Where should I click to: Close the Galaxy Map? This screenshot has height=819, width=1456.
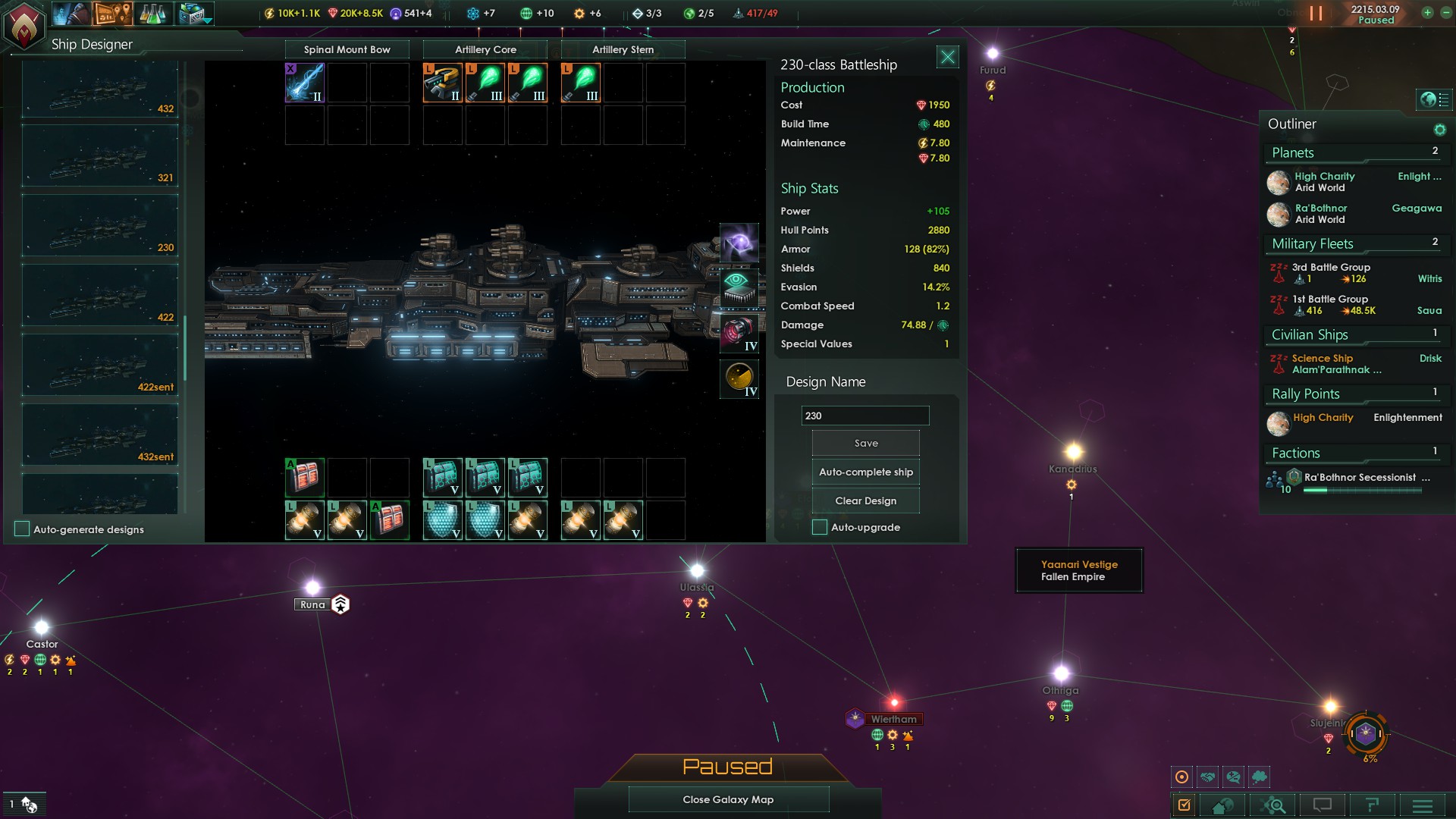tap(728, 799)
